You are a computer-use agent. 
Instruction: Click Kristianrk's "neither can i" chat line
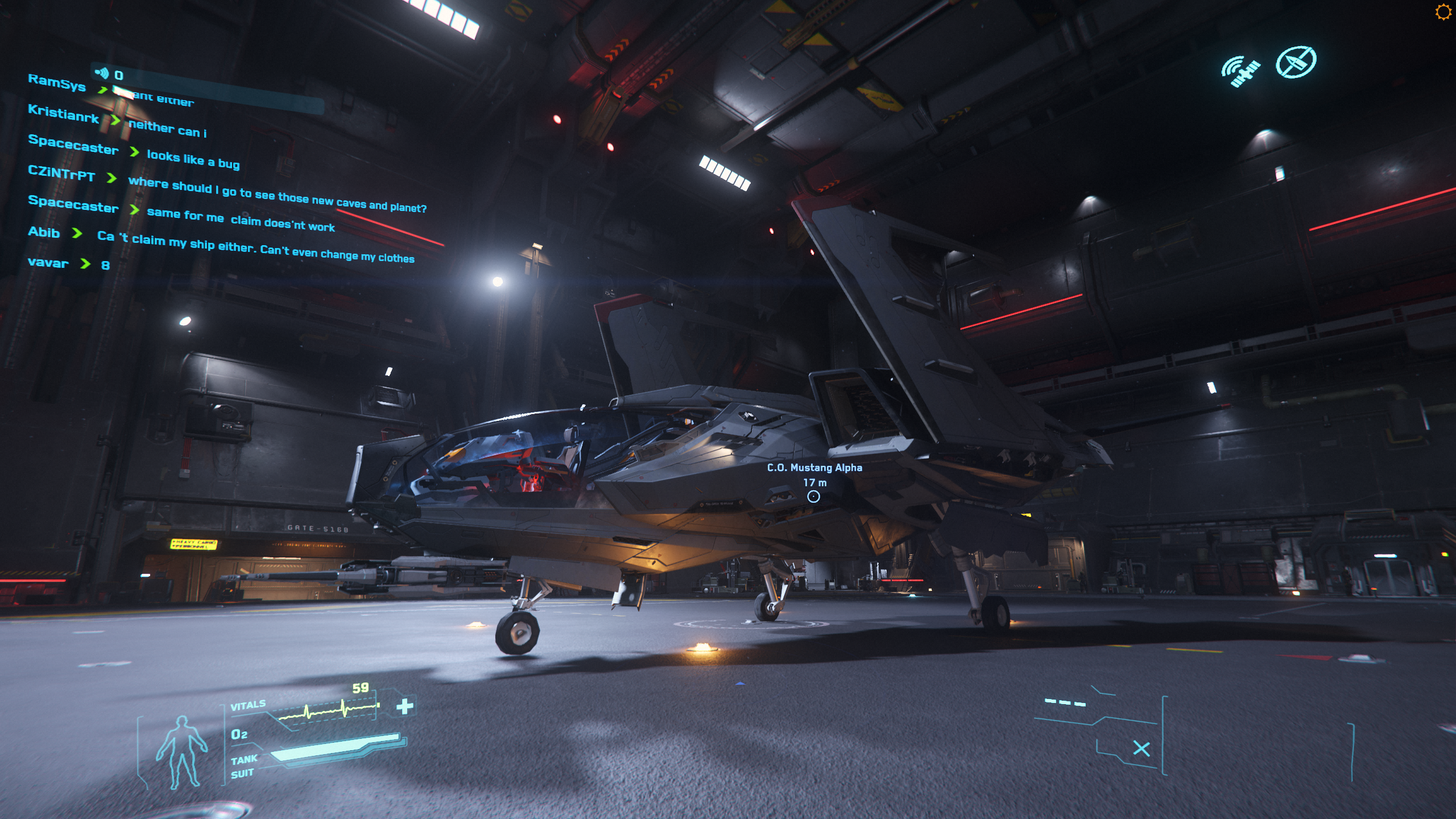pos(167,129)
